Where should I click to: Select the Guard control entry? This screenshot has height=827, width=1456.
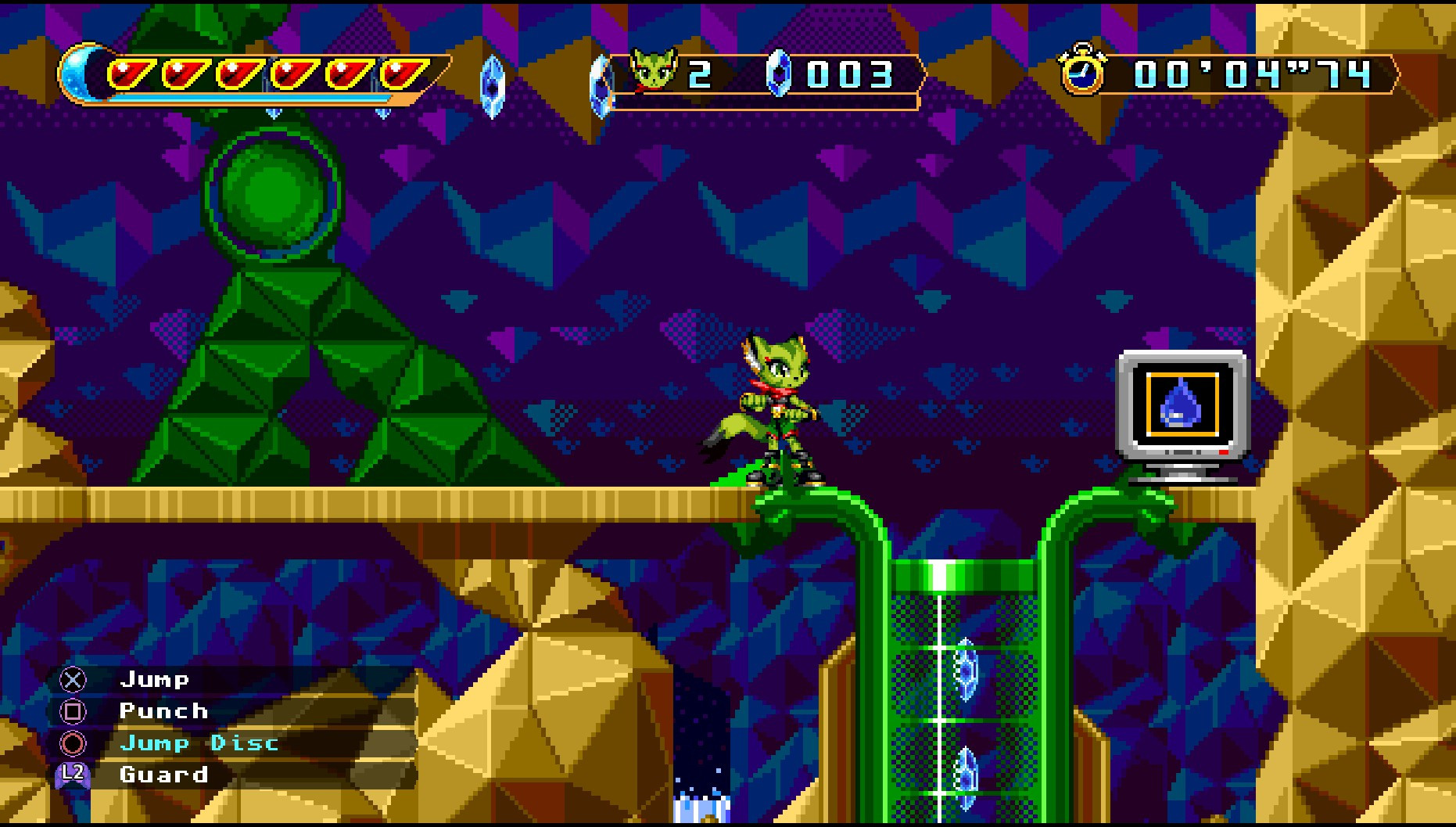pyautogui.click(x=163, y=775)
